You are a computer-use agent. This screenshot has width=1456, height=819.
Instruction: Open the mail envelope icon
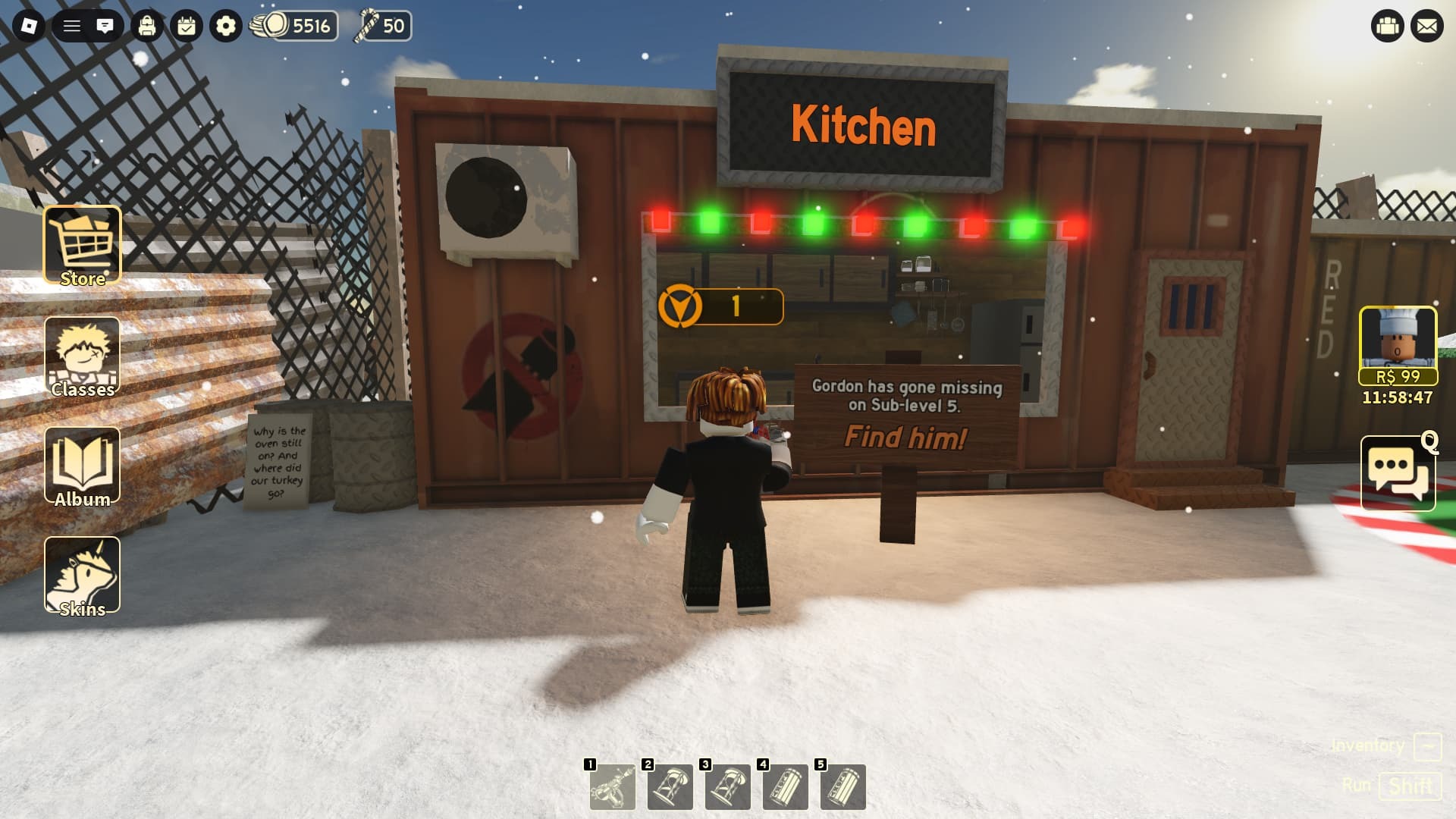point(1429,25)
